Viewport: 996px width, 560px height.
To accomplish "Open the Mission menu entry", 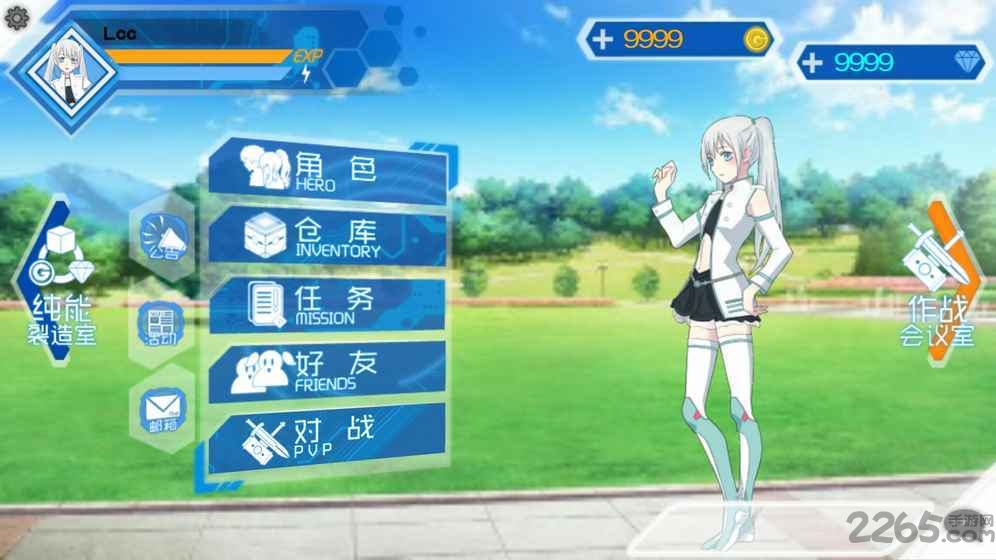I will (x=325, y=303).
